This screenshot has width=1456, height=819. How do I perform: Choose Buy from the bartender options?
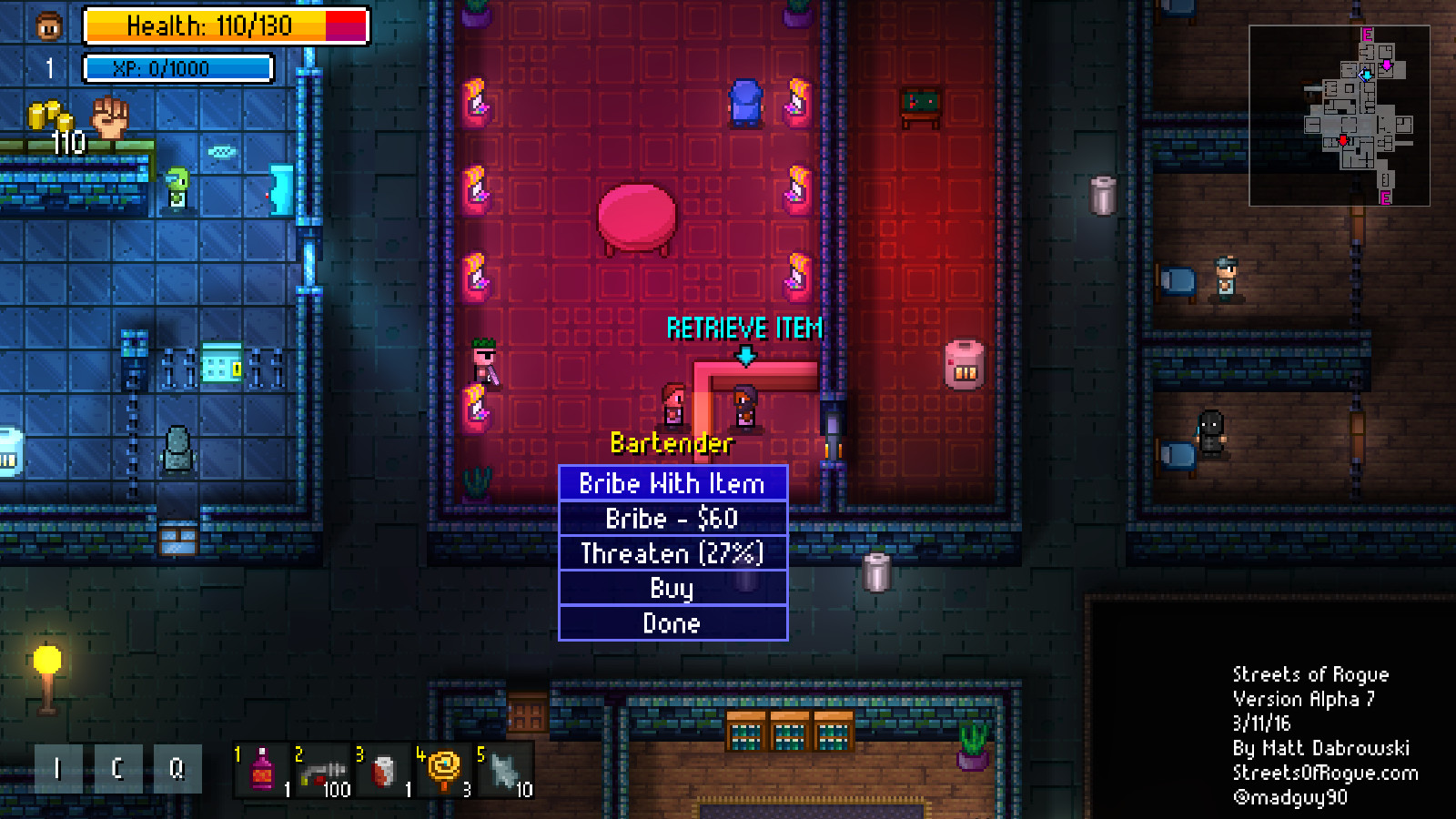[672, 588]
